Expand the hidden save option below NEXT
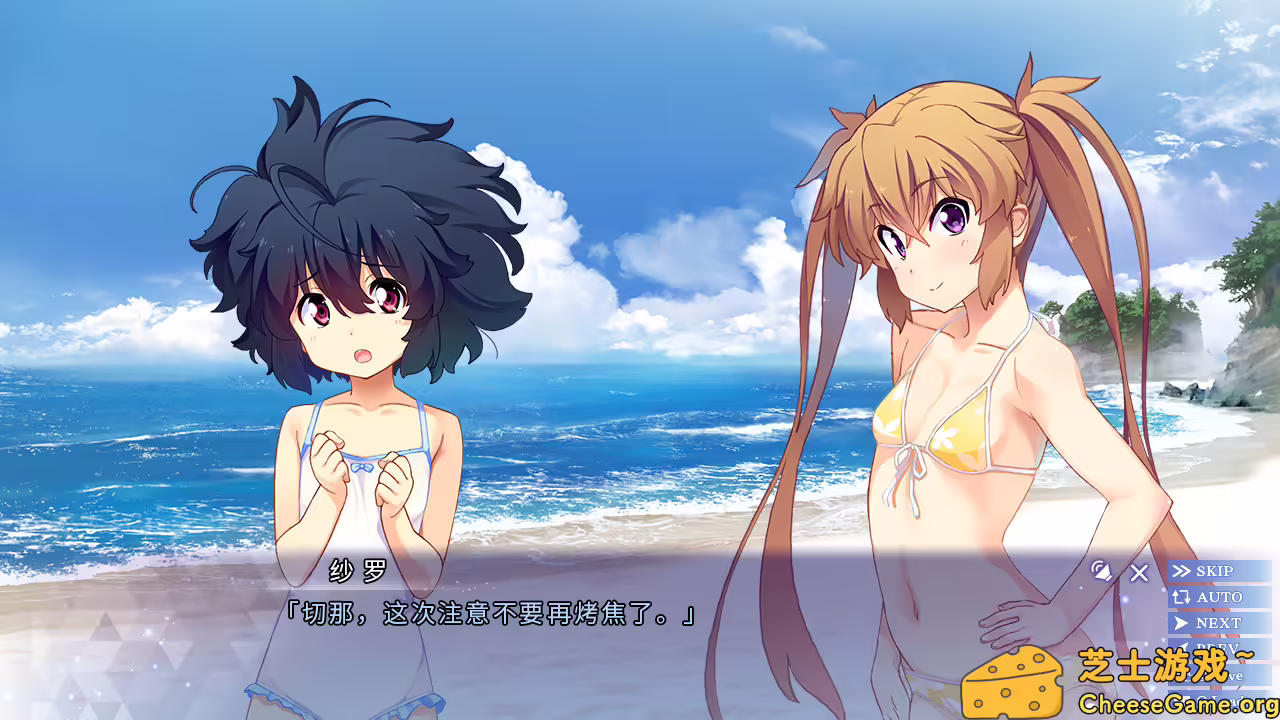The height and width of the screenshot is (720, 1280). click(1217, 675)
